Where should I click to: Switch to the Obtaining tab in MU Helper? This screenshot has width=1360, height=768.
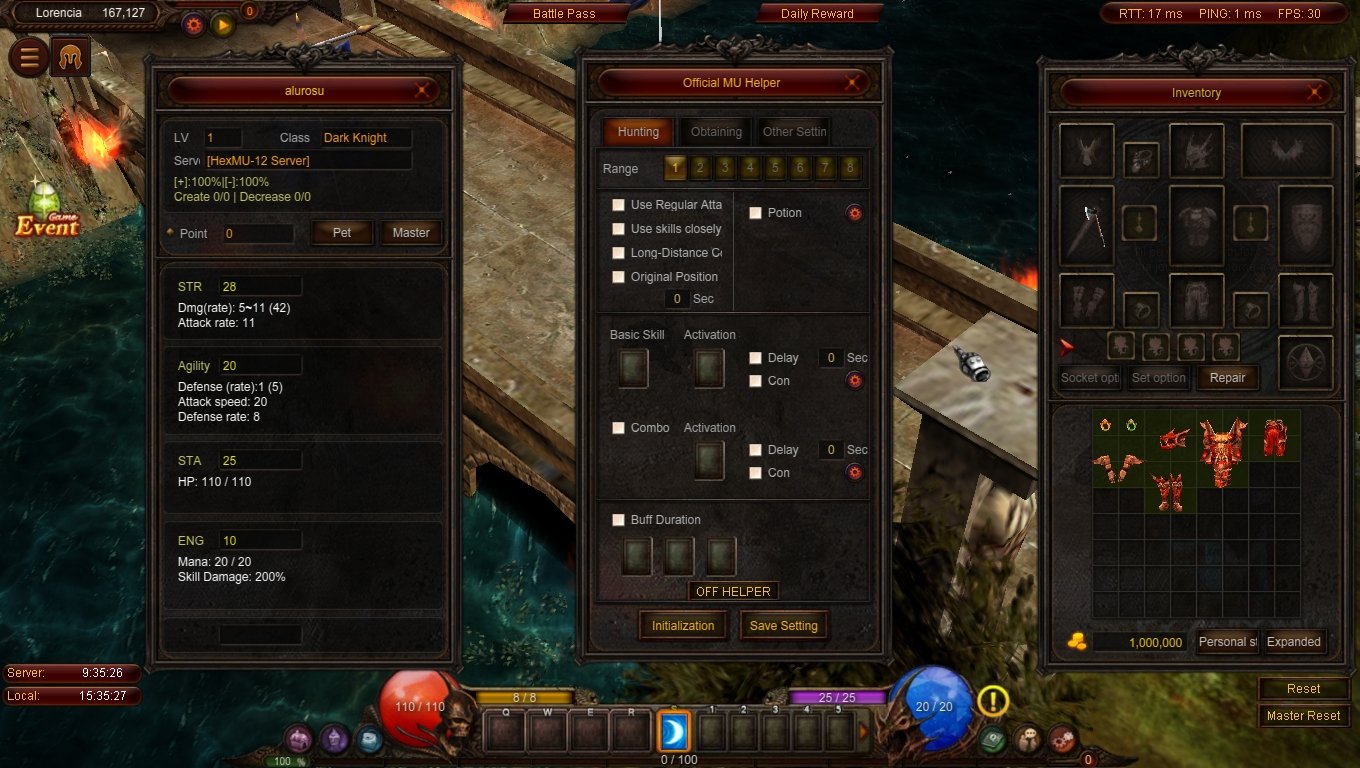point(714,131)
